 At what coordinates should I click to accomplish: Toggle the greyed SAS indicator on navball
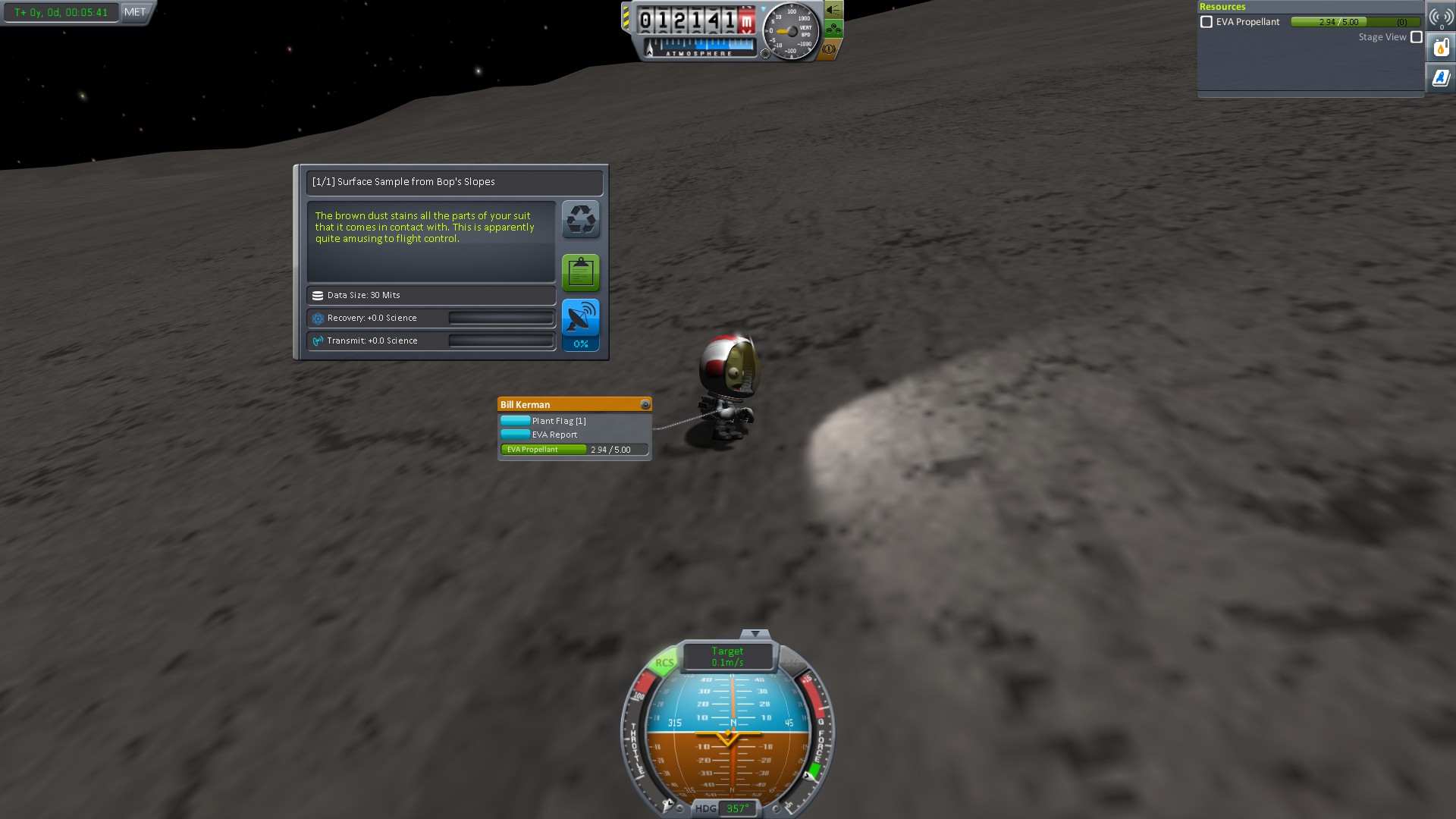(792, 663)
